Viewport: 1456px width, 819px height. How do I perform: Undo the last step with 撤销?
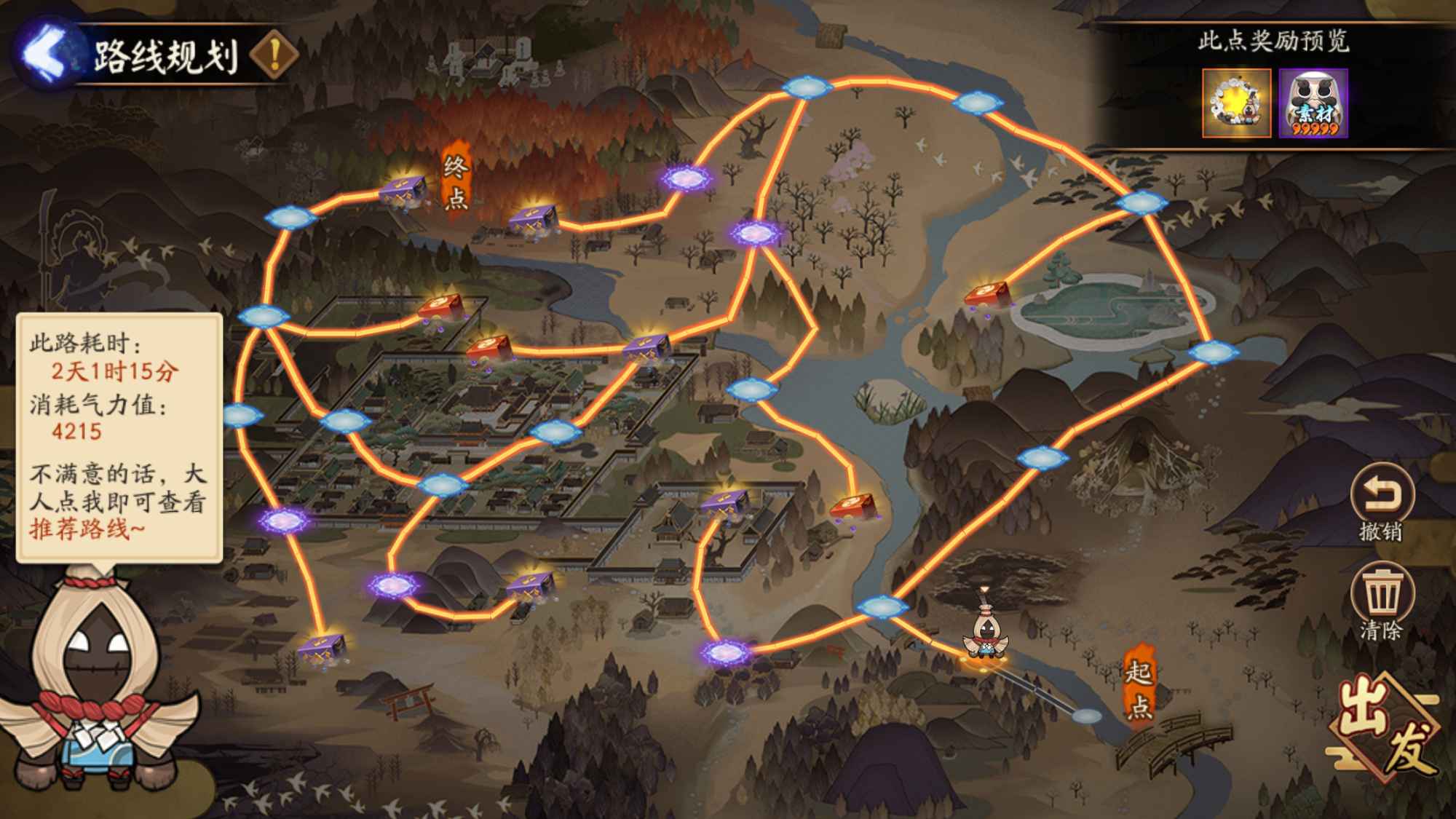(x=1381, y=502)
